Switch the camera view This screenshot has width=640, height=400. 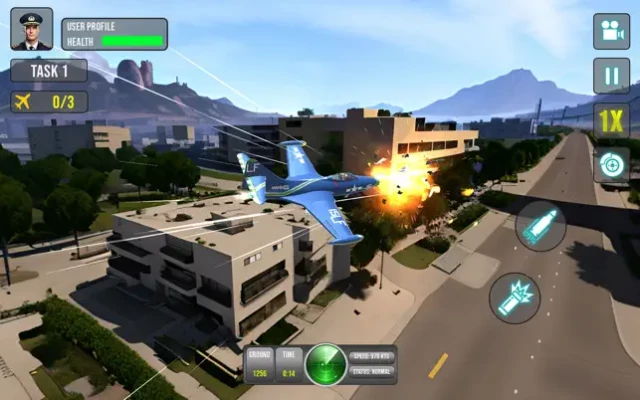coord(611,31)
